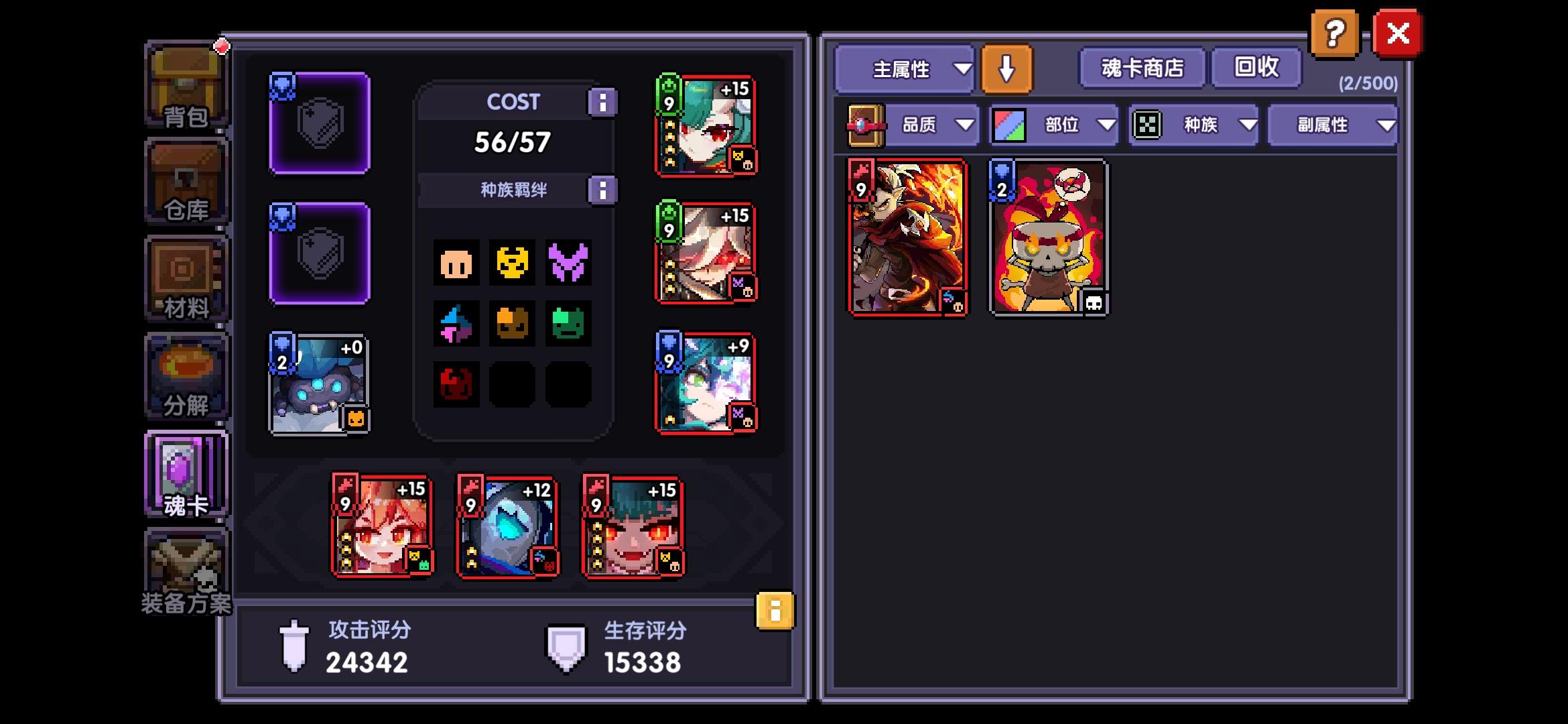1568x724 pixels.
Task: Click the red spider race bond icon
Action: pos(456,381)
